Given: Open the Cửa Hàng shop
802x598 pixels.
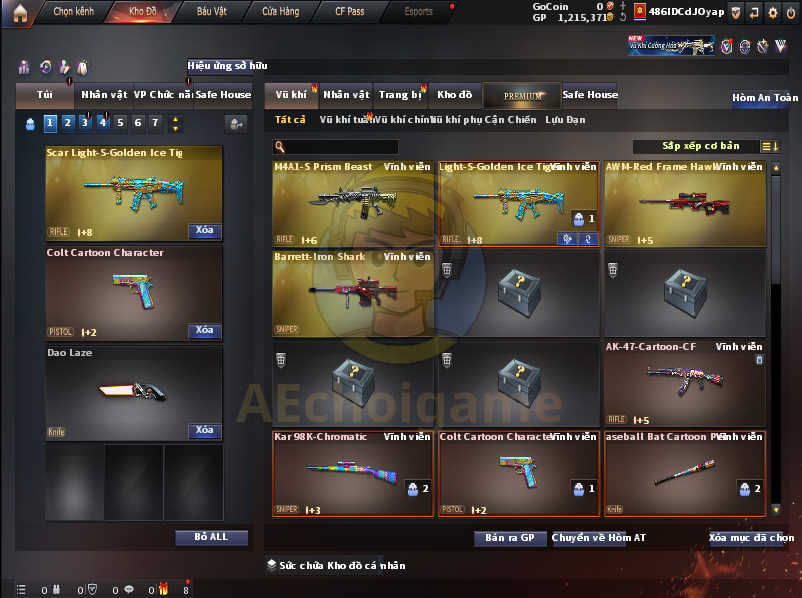Looking at the screenshot, I should 281,12.
